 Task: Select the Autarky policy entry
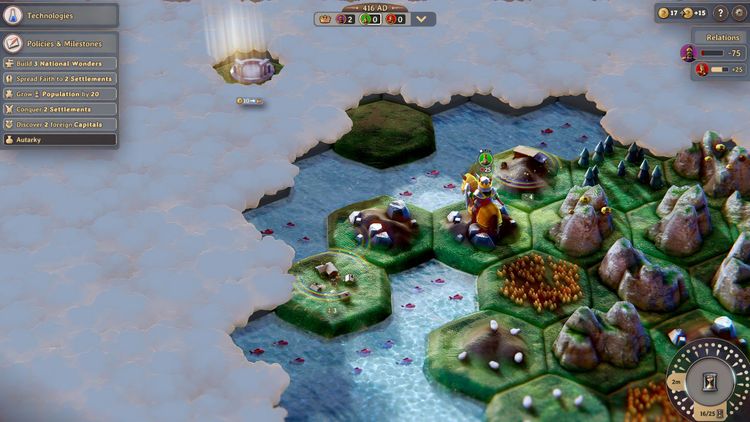tap(59, 139)
